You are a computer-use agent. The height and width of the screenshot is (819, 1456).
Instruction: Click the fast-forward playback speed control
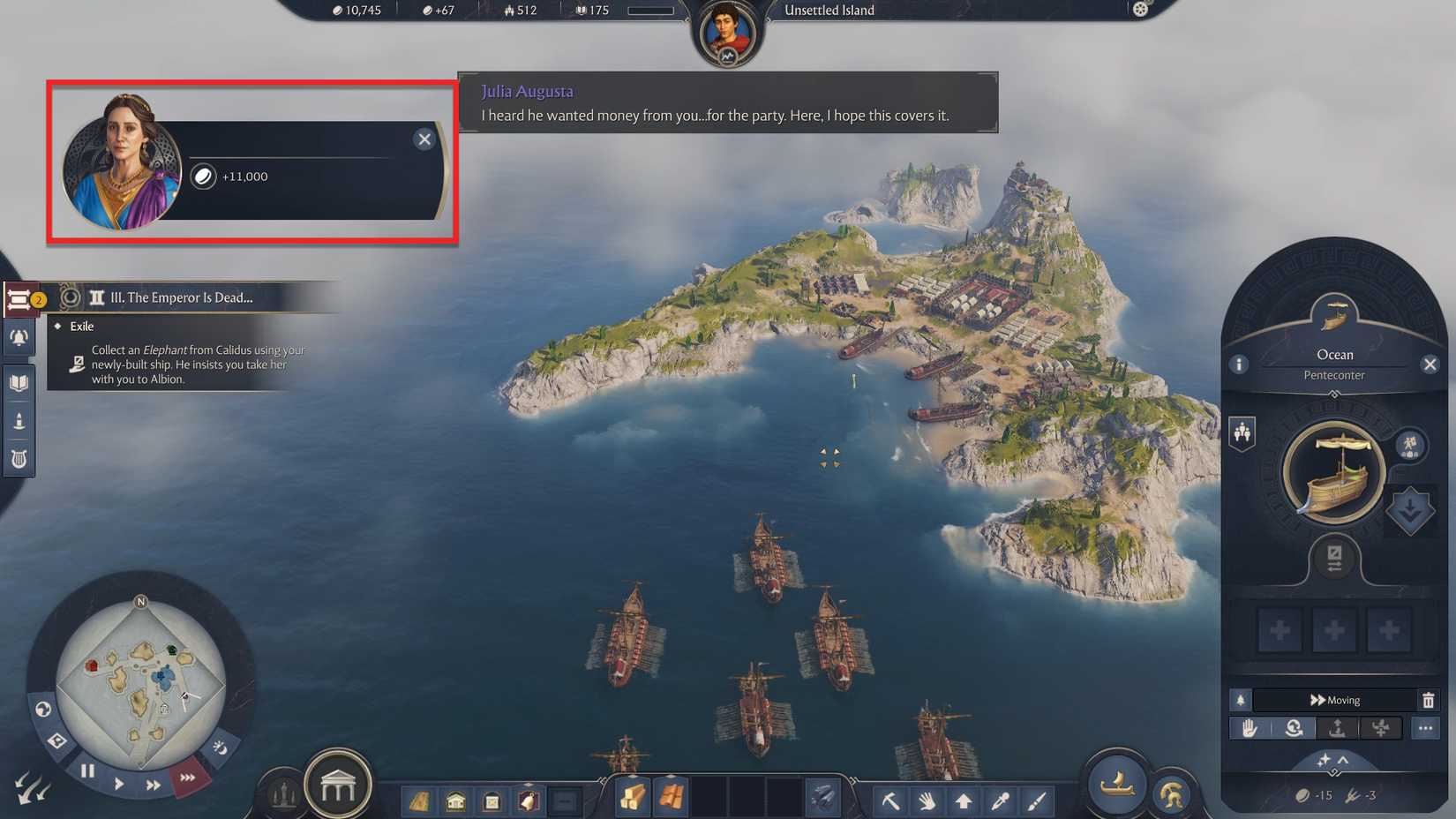click(x=152, y=782)
